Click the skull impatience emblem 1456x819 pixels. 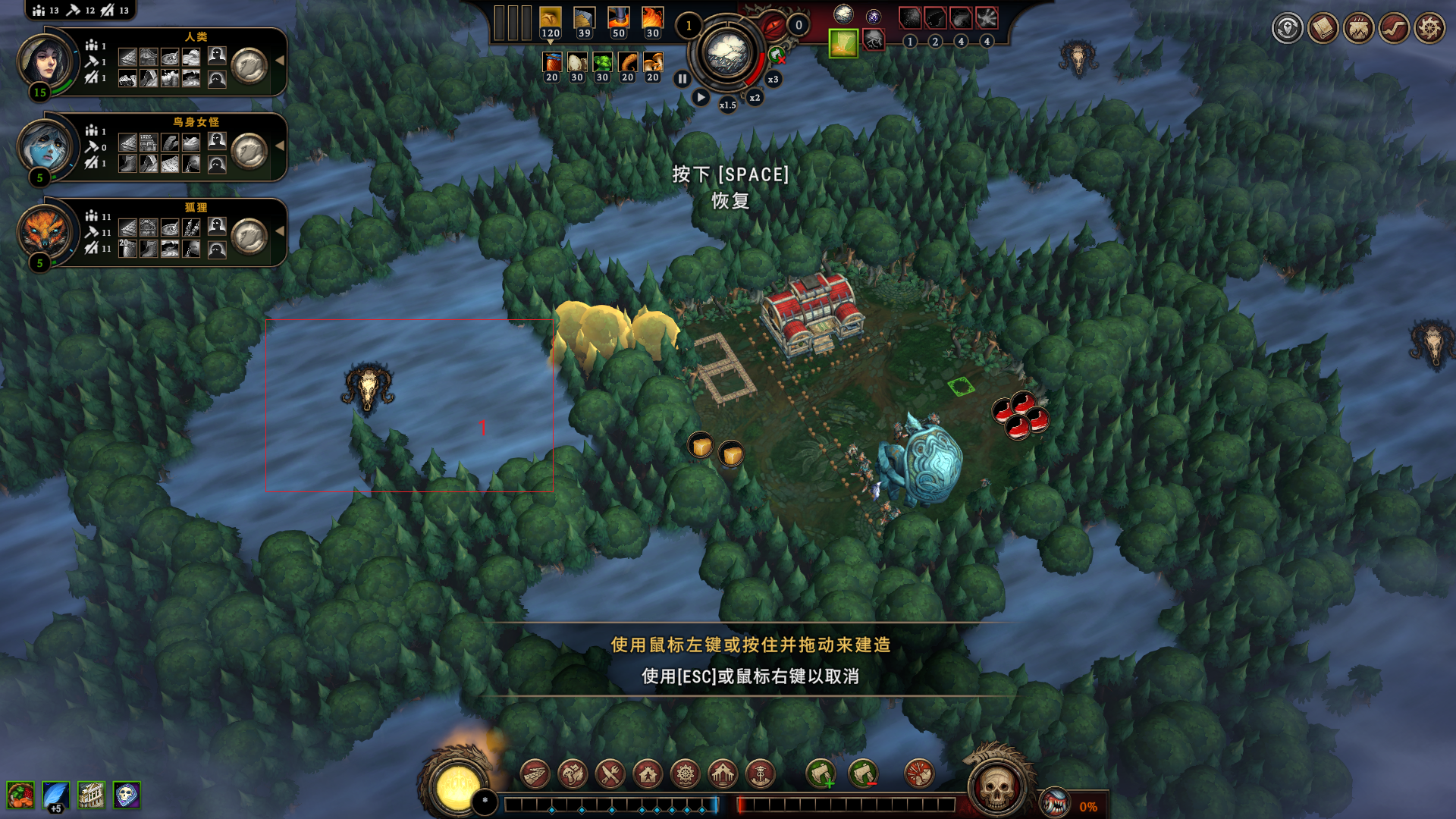[996, 787]
